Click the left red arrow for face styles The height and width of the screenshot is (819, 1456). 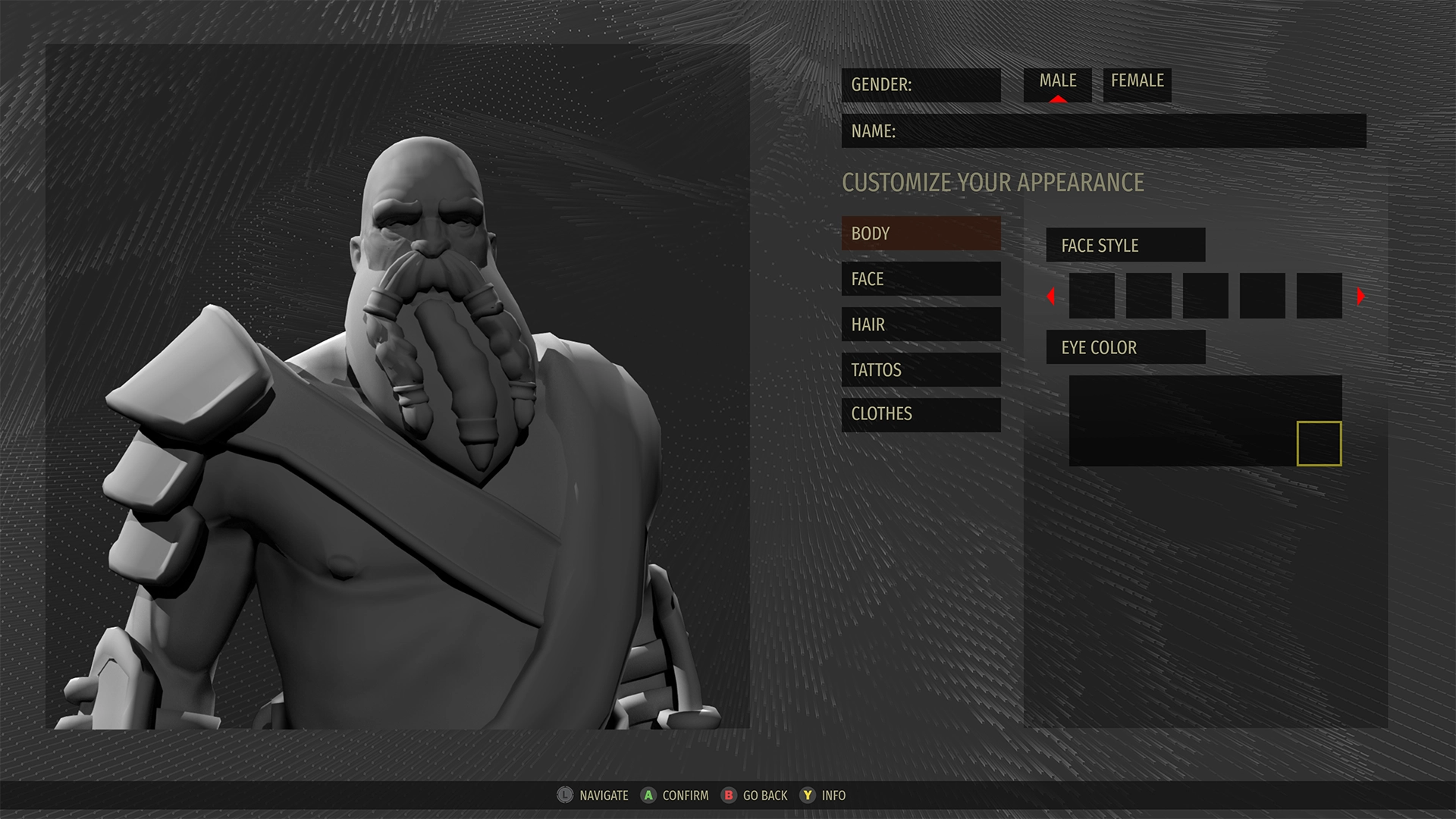click(x=1051, y=297)
